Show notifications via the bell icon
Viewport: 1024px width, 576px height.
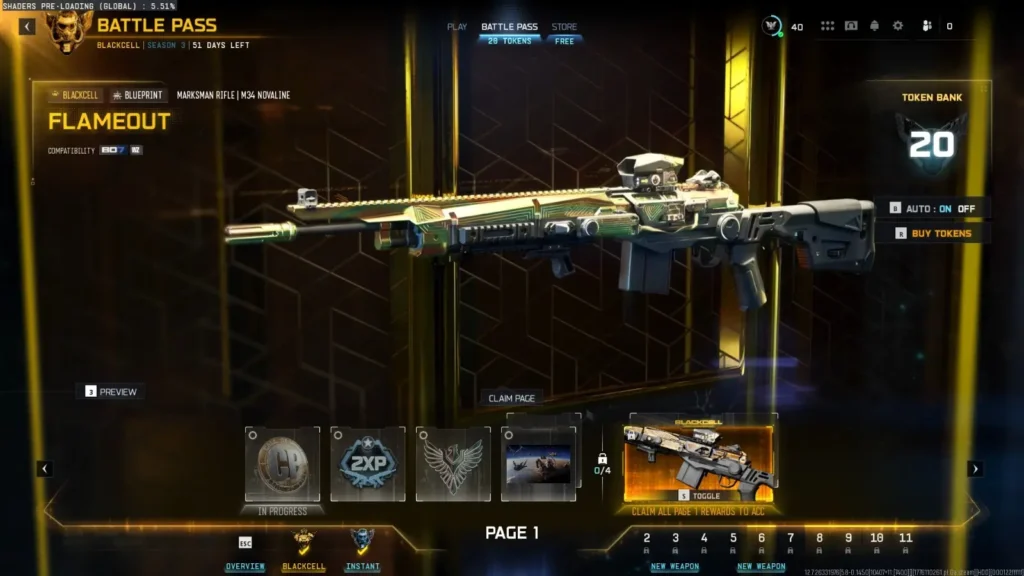[875, 26]
